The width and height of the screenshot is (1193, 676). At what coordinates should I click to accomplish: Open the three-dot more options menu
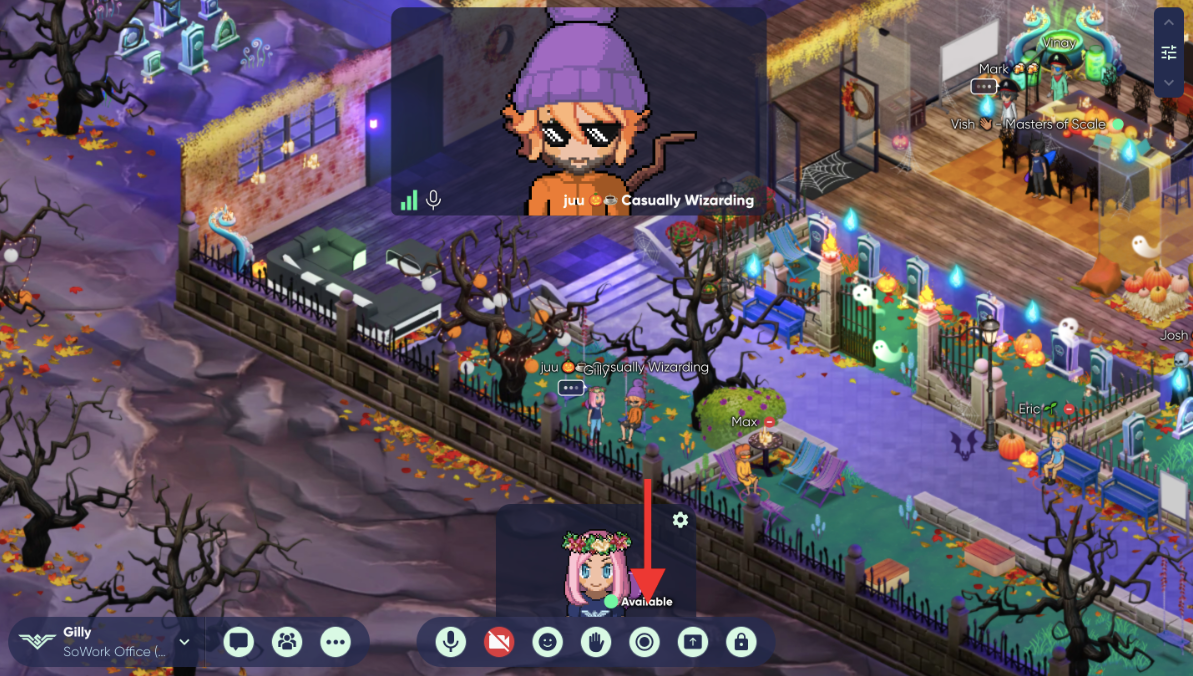[336, 642]
